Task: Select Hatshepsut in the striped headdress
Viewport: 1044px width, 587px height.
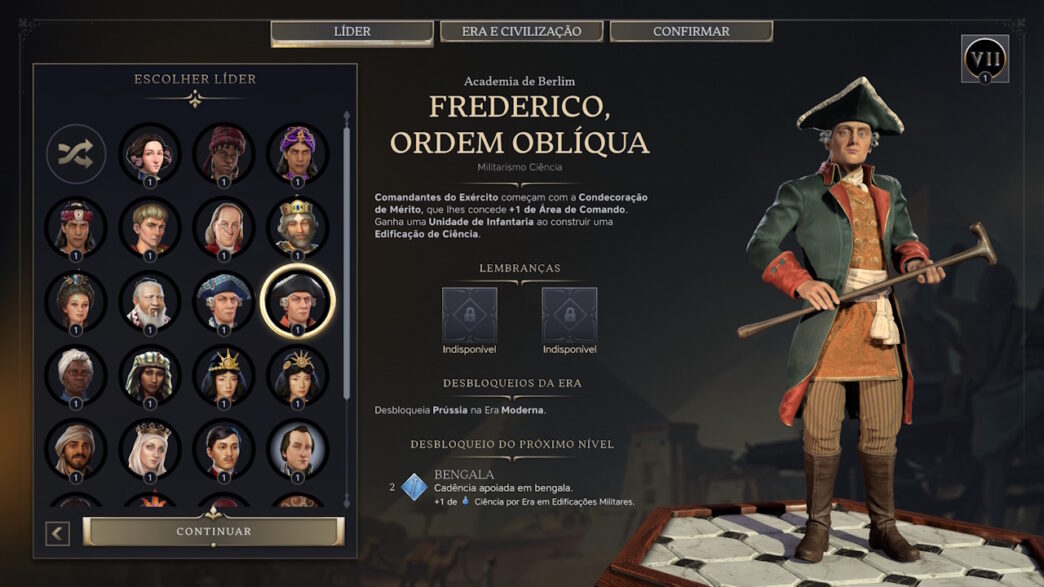Action: click(150, 375)
